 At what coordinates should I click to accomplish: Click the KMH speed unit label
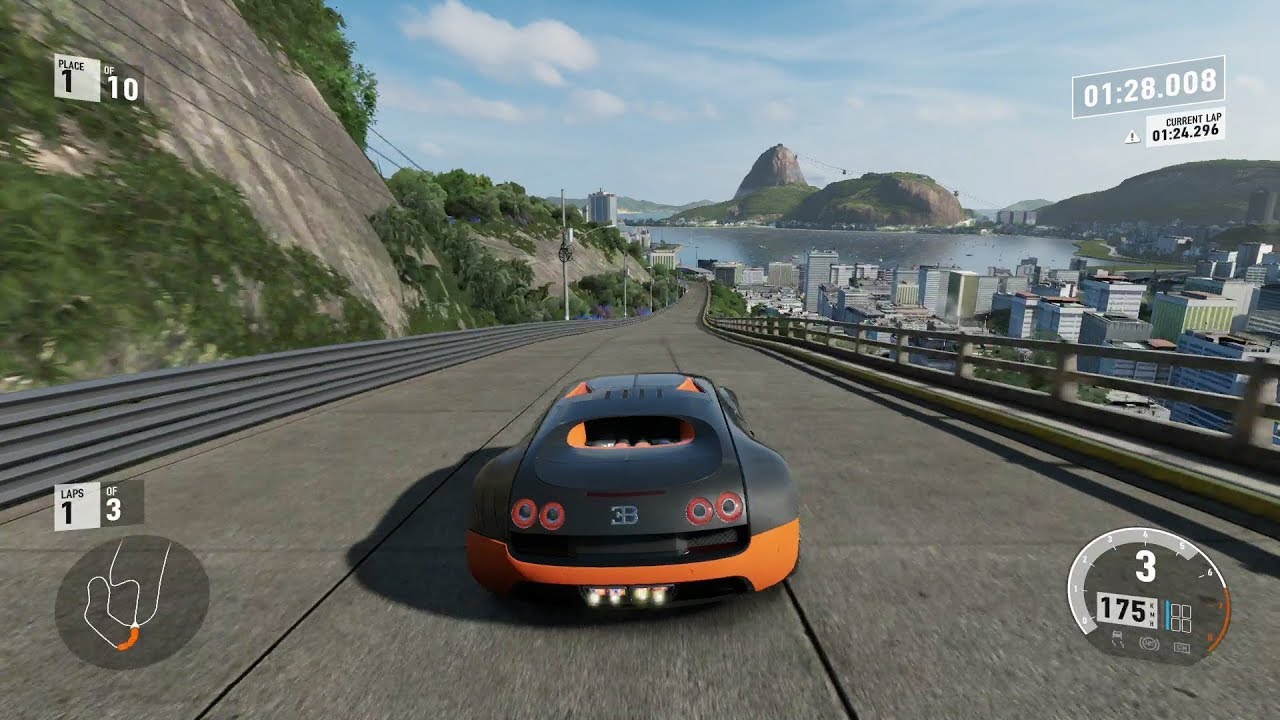pyautogui.click(x=1150, y=612)
